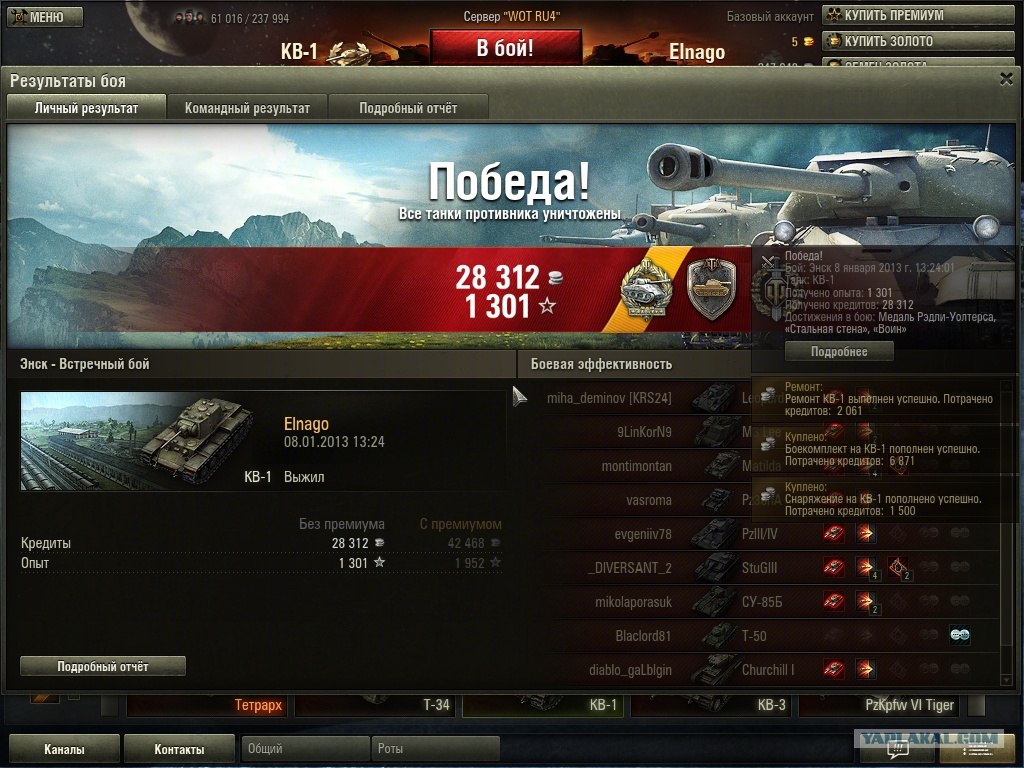Open the Каналы chat channels
This screenshot has width=1024, height=768.
pyautogui.click(x=64, y=749)
